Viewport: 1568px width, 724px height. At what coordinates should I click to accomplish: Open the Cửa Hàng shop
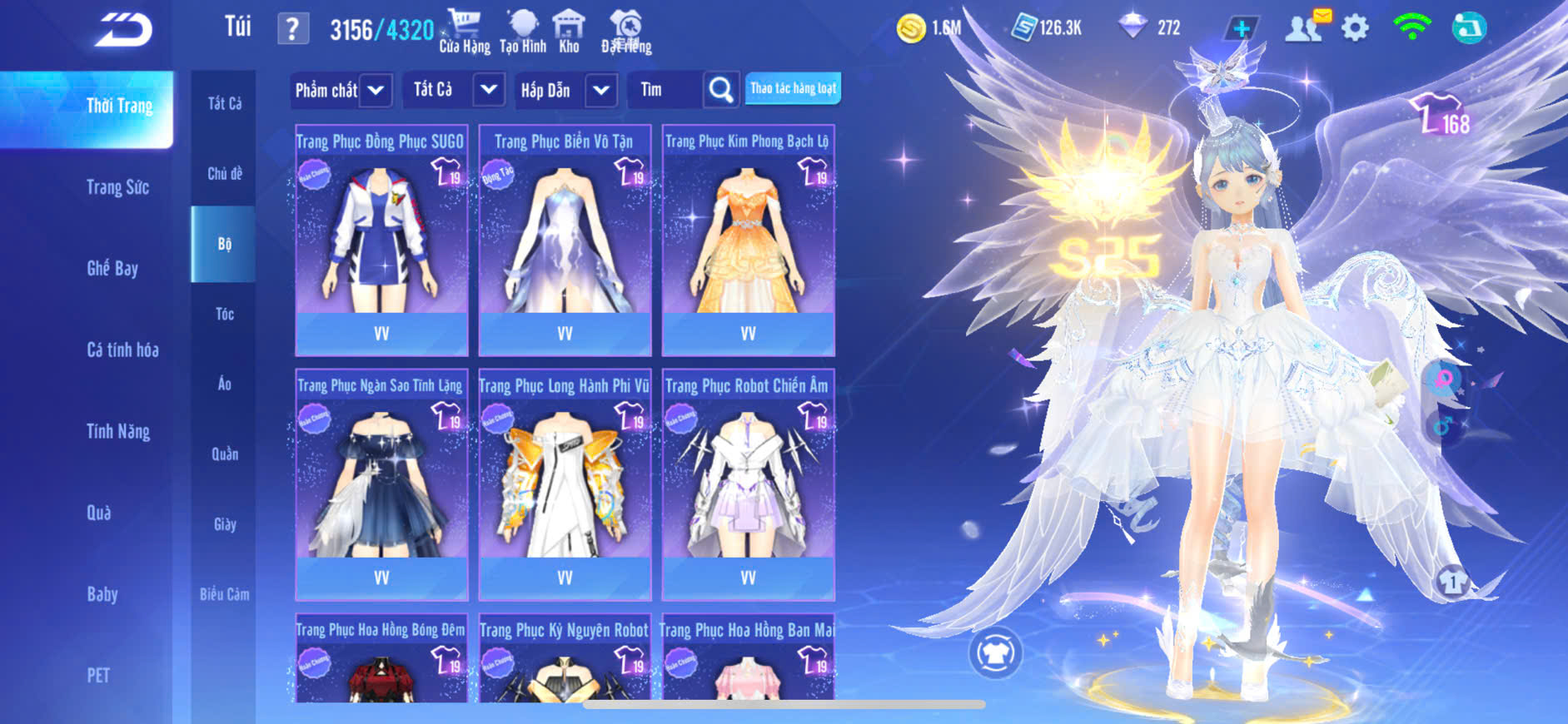click(465, 31)
